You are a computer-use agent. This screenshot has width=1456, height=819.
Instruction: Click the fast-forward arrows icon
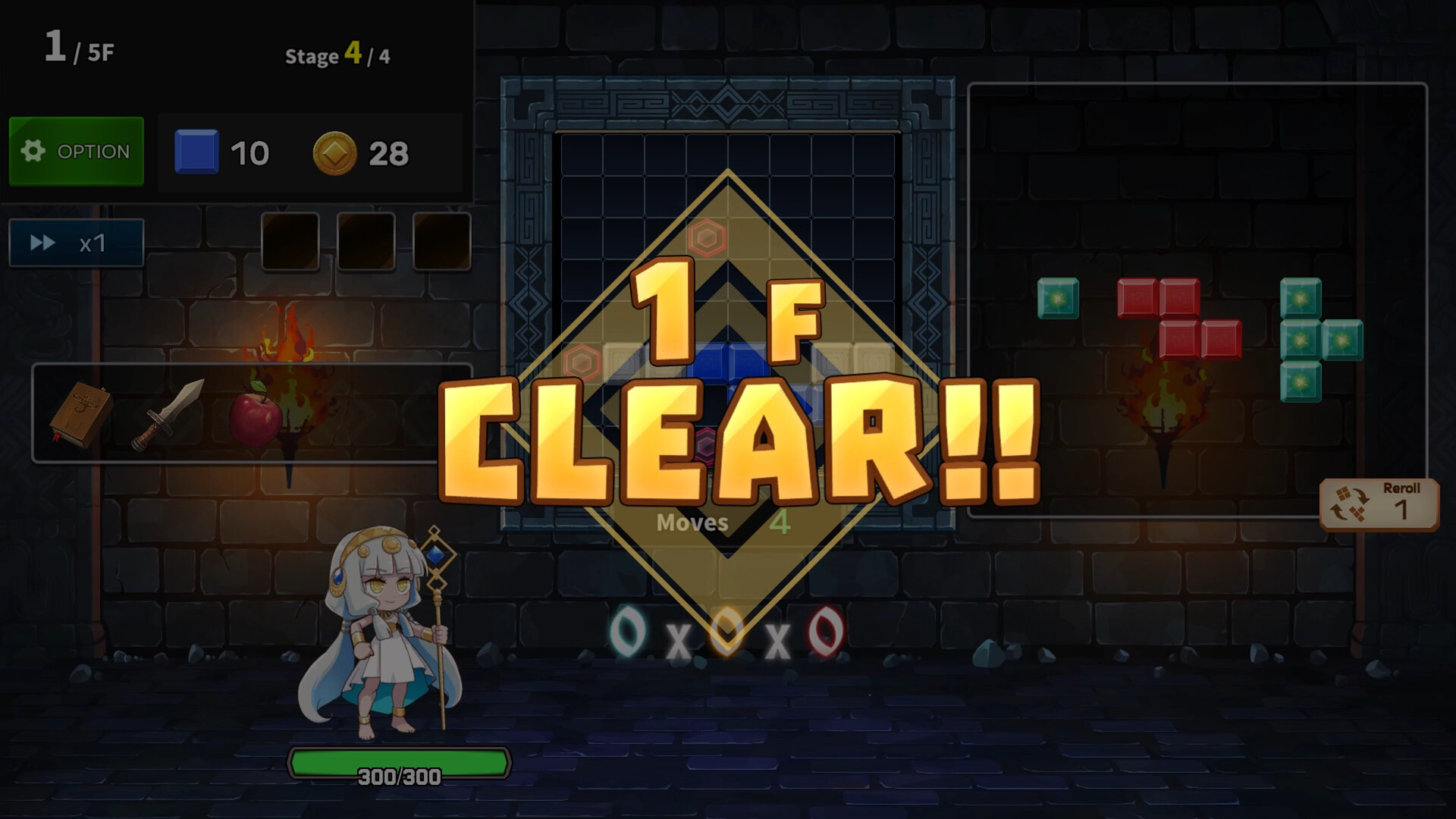(x=42, y=243)
